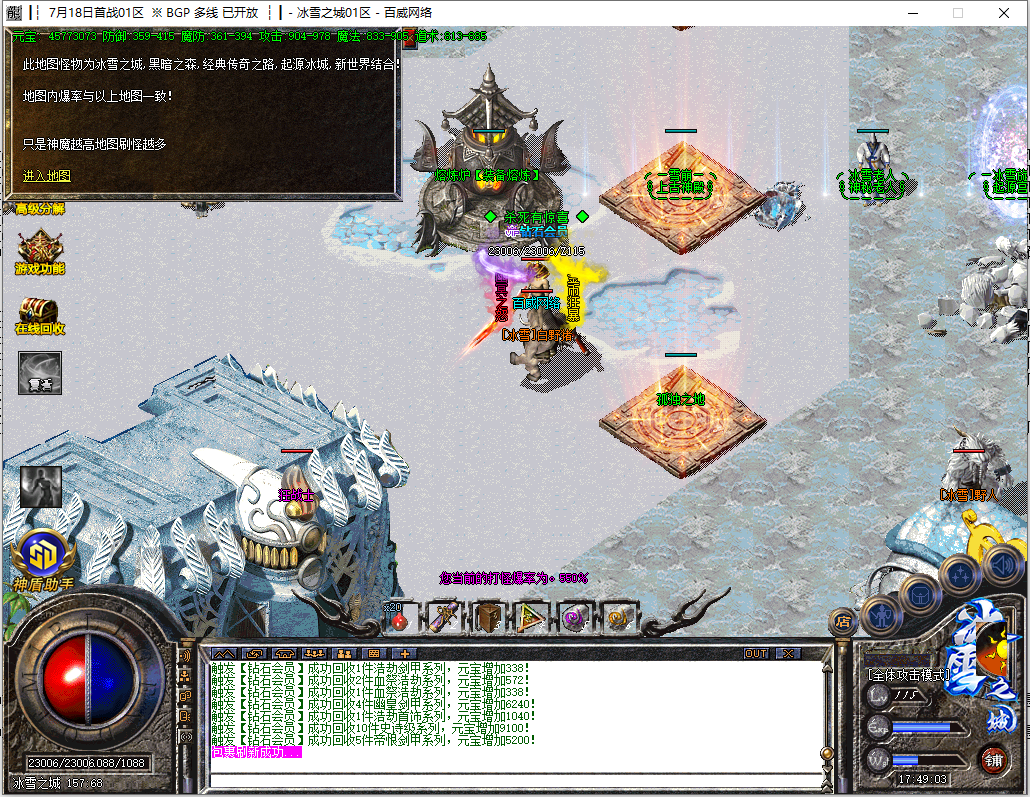Screen dimensions: 1030x797
Task: Use the brown book hotbar item
Action: point(489,619)
